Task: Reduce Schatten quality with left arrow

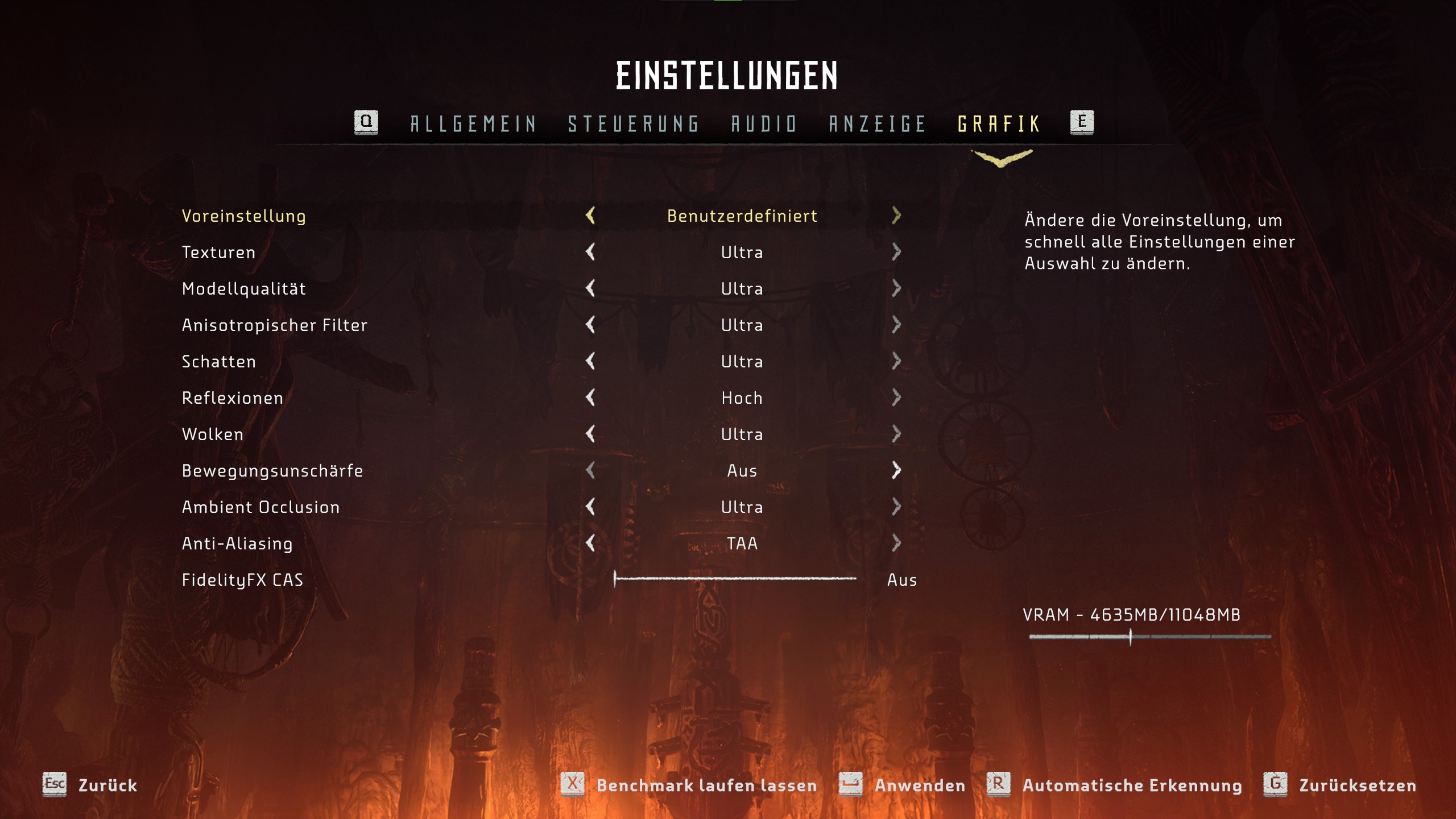Action: click(590, 361)
